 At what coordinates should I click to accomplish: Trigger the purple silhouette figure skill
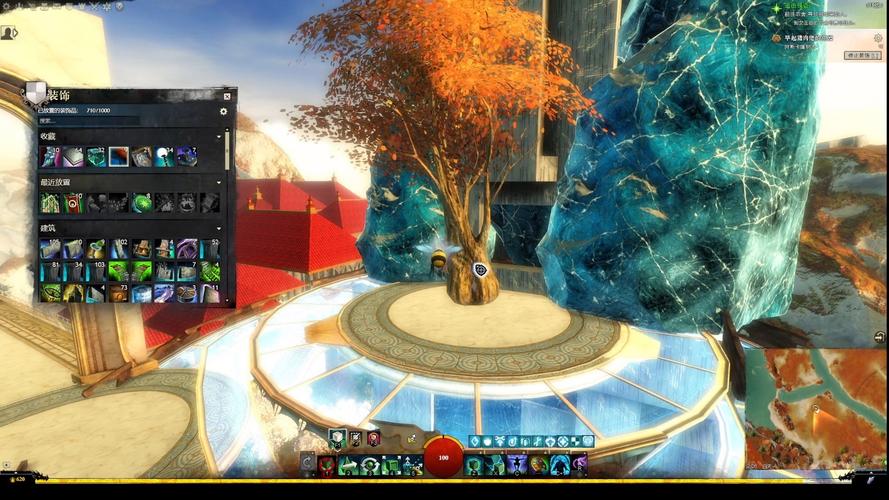518,465
